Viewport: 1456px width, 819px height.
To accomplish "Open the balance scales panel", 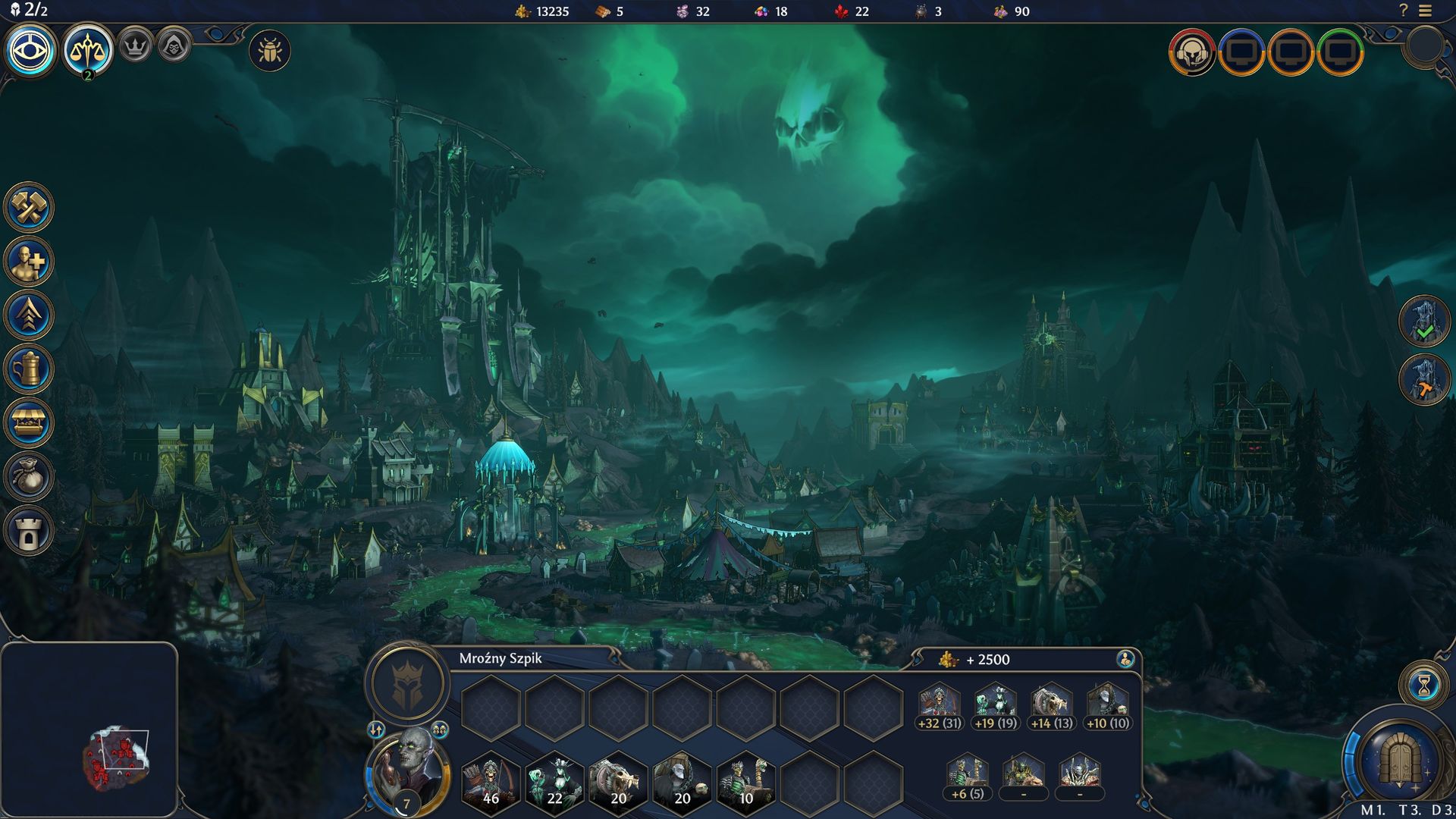I will (x=88, y=50).
